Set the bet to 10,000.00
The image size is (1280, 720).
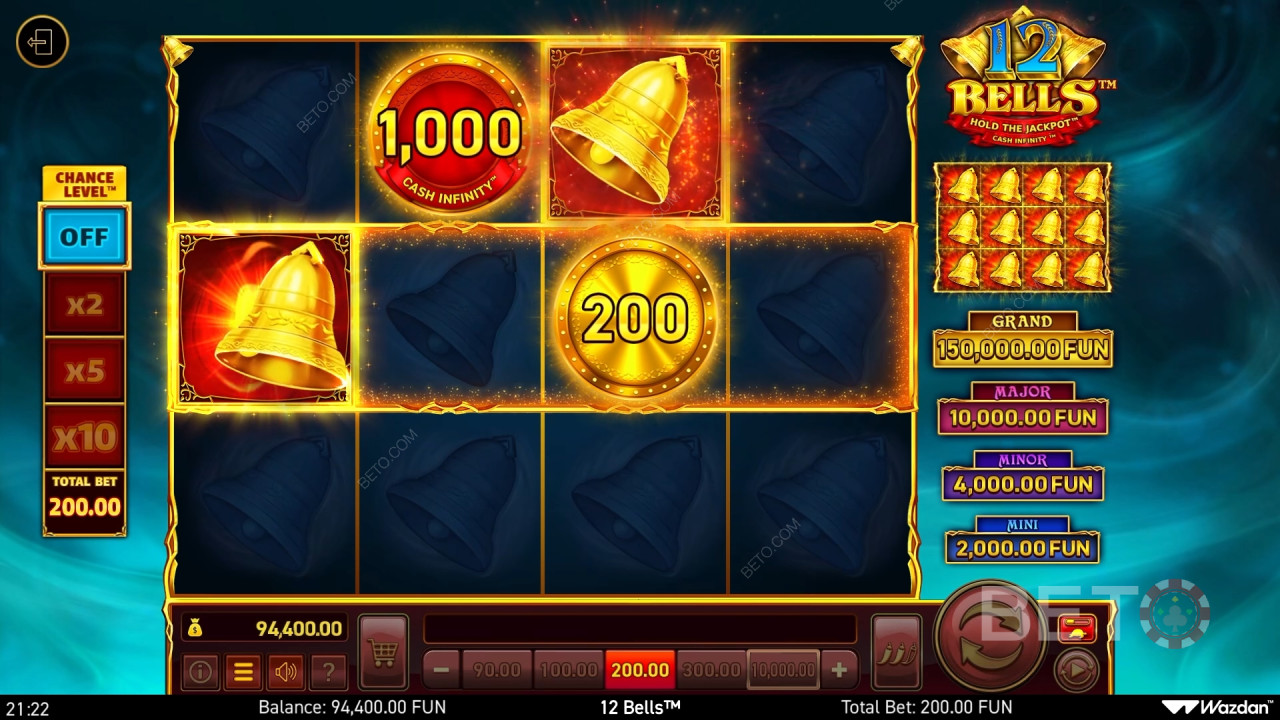pos(783,670)
